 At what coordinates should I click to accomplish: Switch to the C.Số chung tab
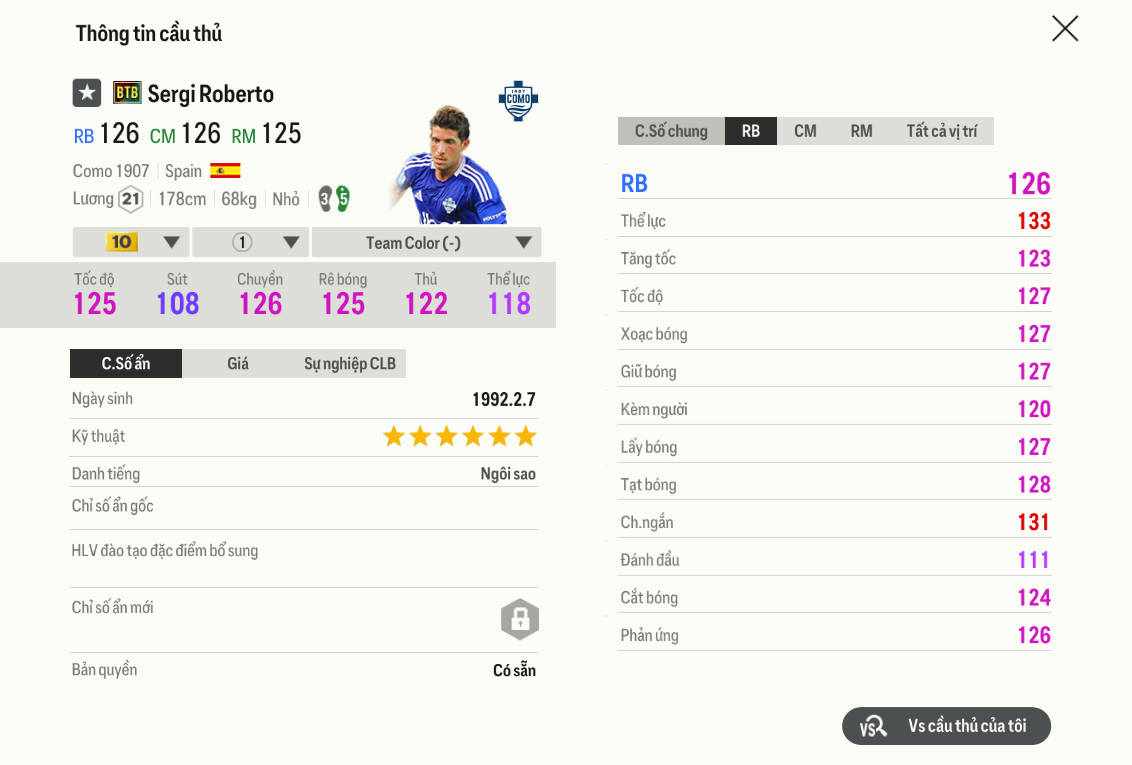tap(671, 131)
